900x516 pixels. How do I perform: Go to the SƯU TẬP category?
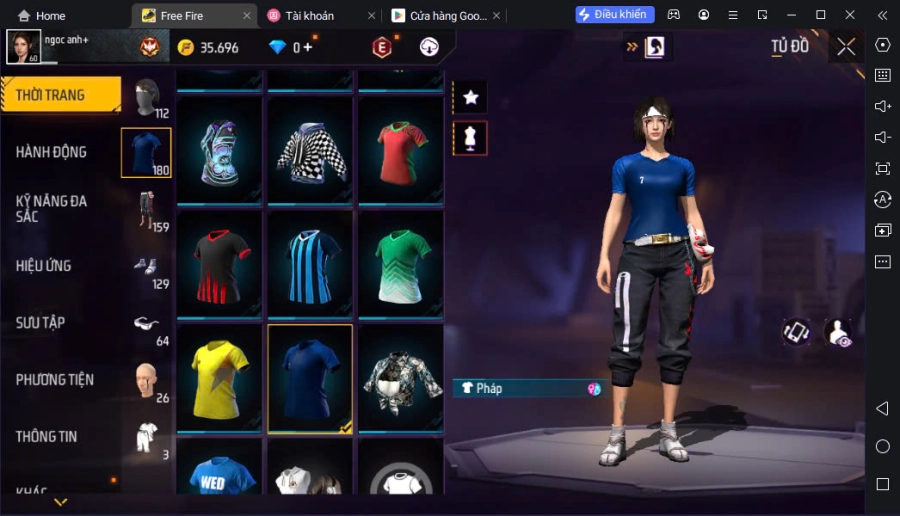41,323
